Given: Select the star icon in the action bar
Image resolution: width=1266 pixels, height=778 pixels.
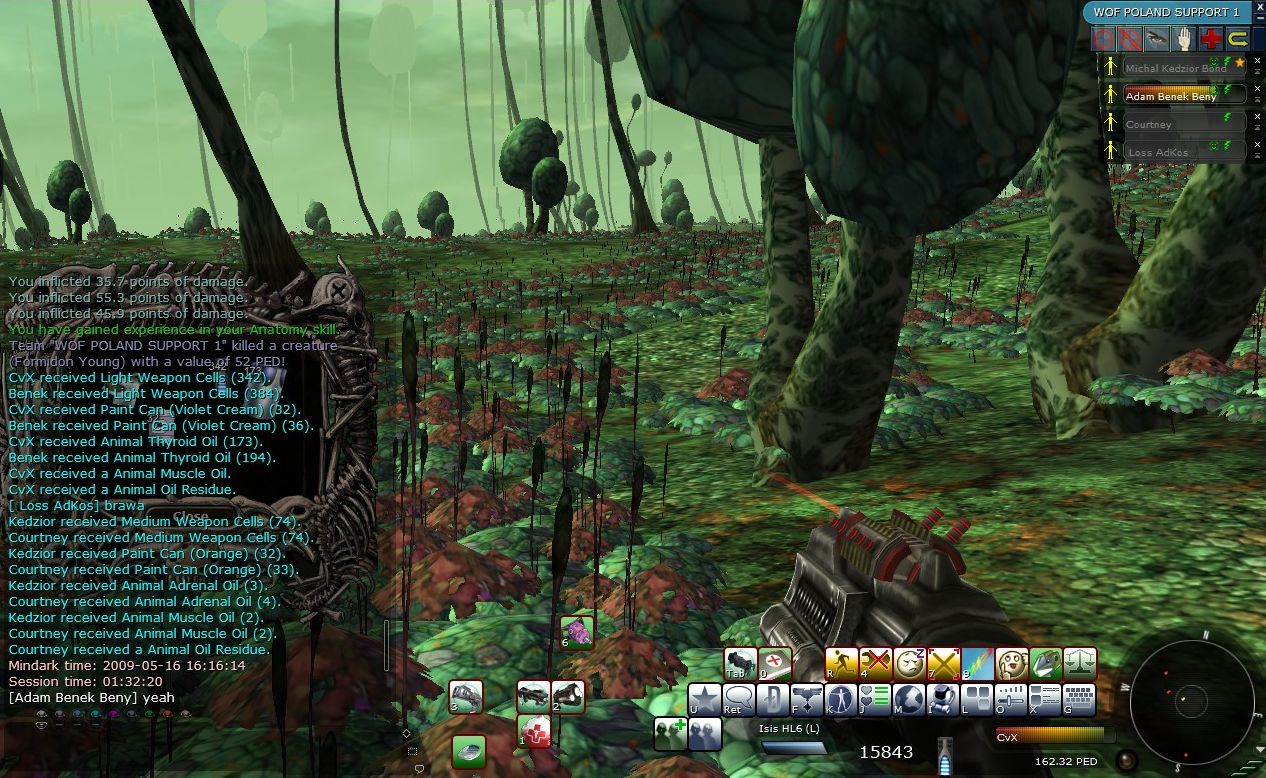Looking at the screenshot, I should point(704,699).
